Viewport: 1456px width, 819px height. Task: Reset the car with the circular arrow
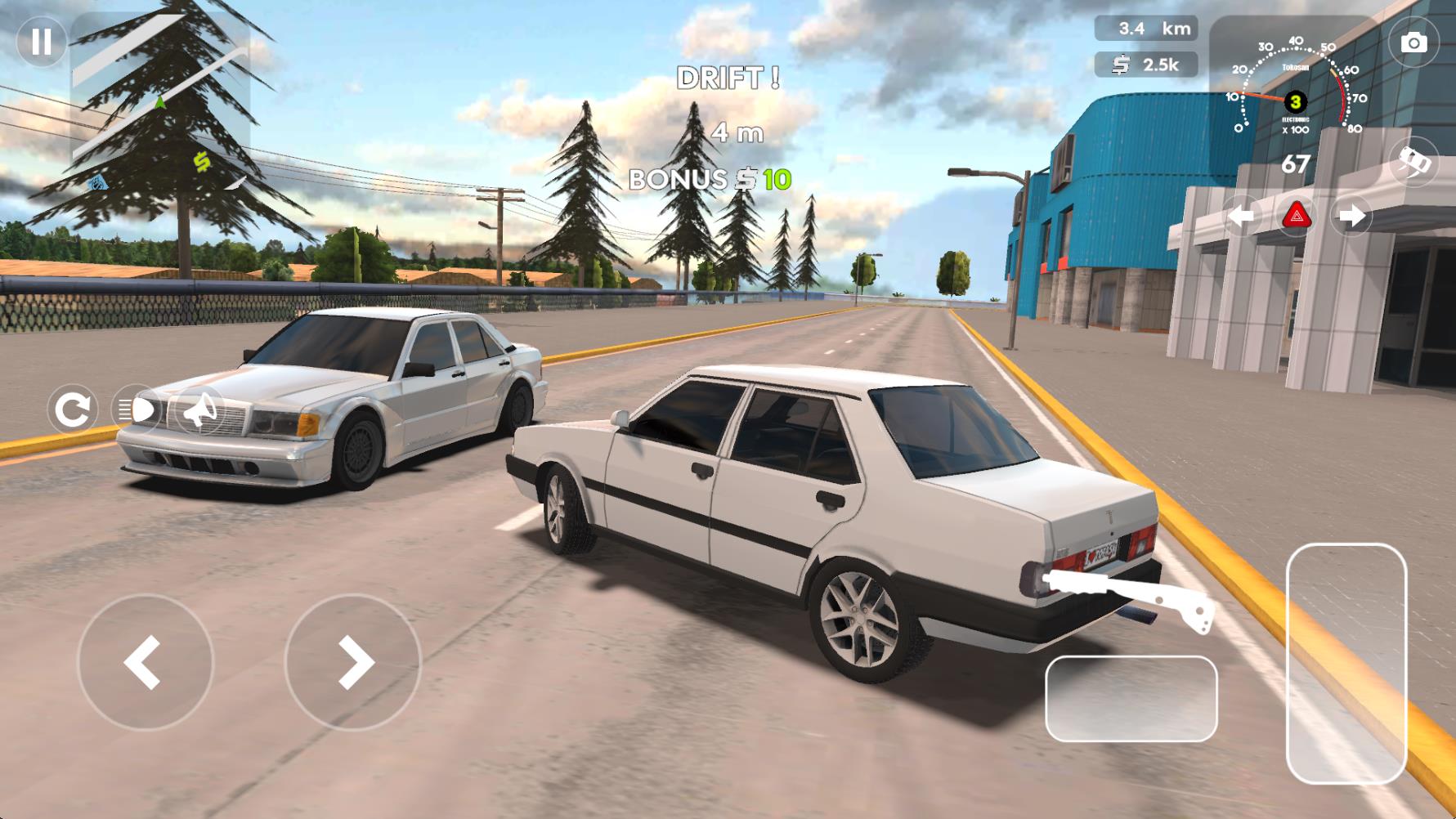pyautogui.click(x=73, y=409)
